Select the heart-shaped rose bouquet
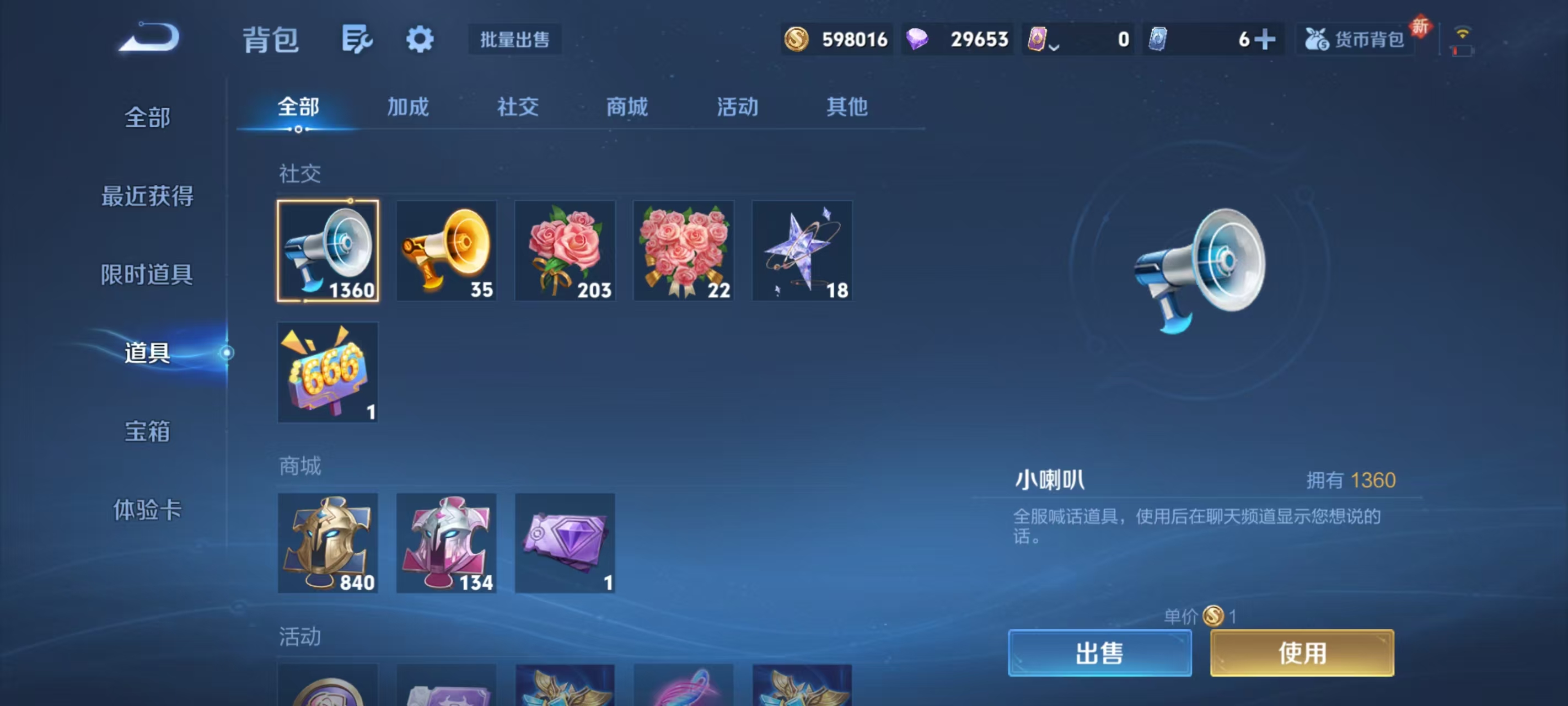The width and height of the screenshot is (1568, 706). click(684, 250)
